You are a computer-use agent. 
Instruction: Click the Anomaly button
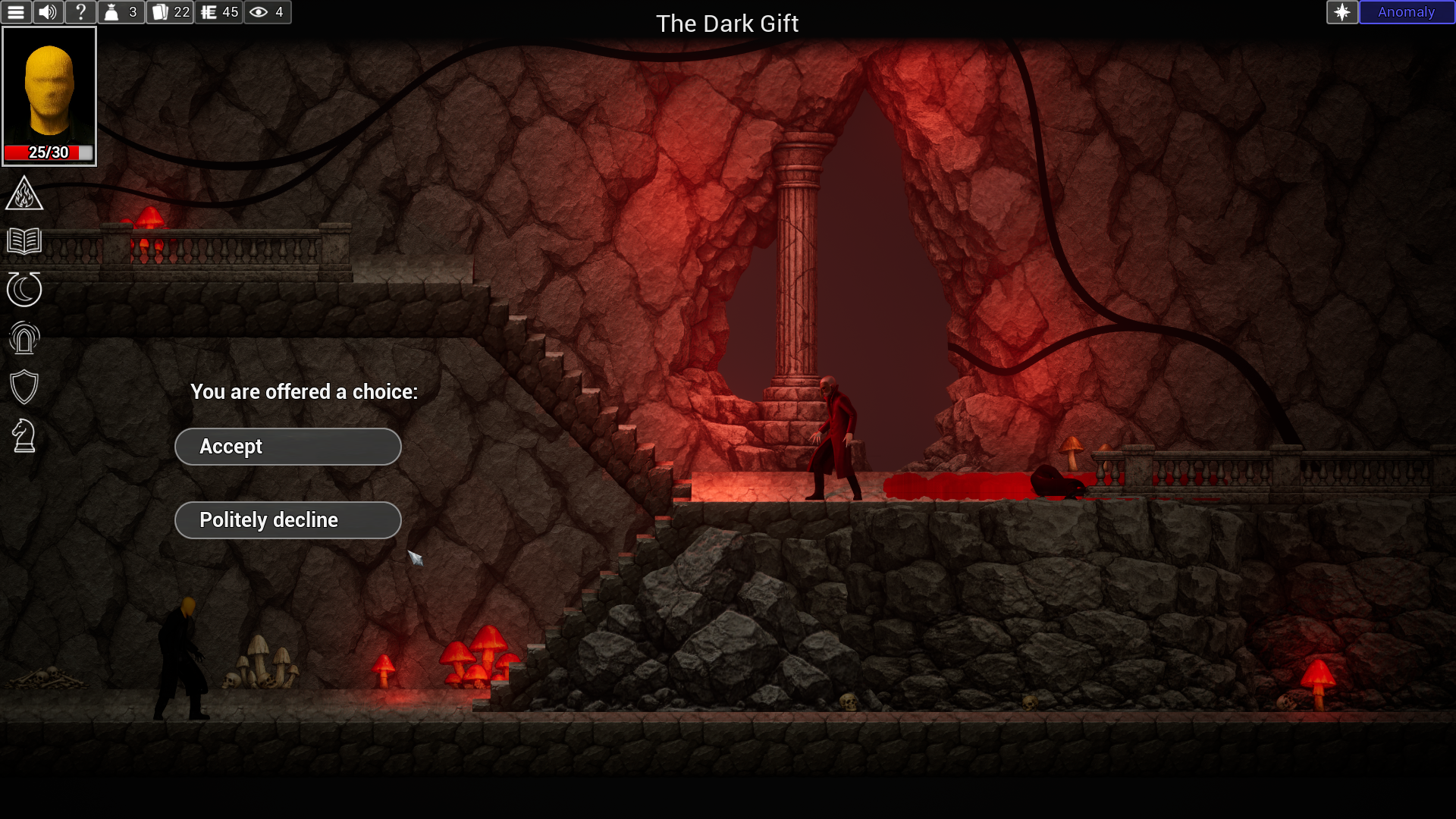1406,12
